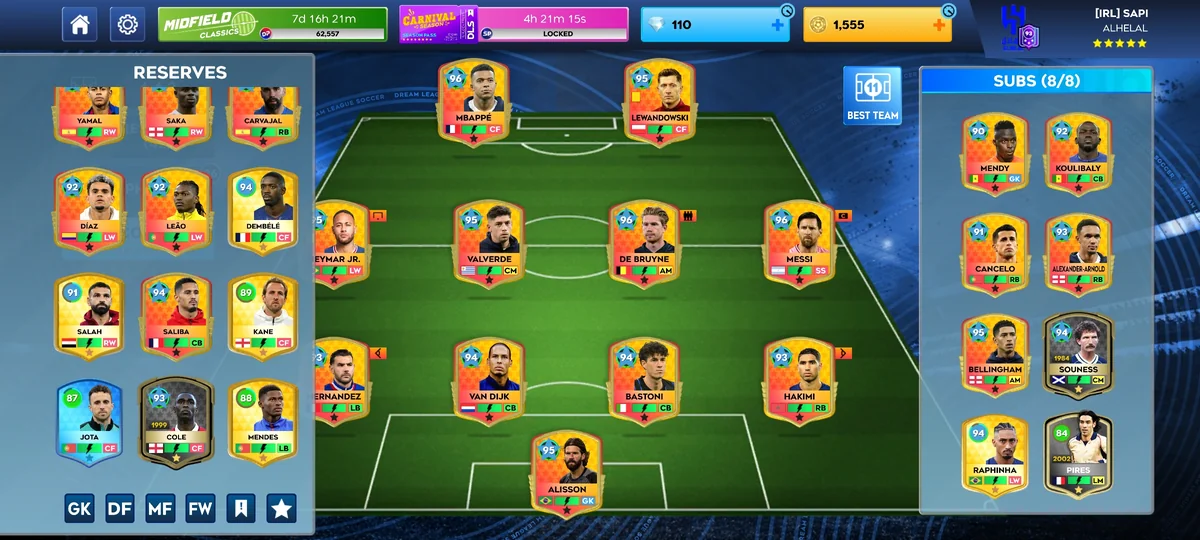This screenshot has height=540, width=1200.
Task: Show bookmarked reserve players
Action: (240, 509)
